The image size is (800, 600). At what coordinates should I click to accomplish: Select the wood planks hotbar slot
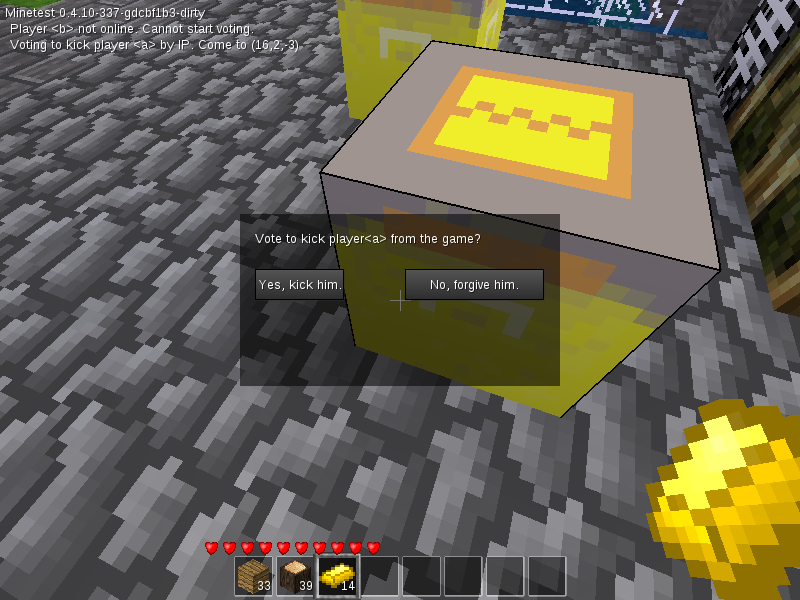253,576
